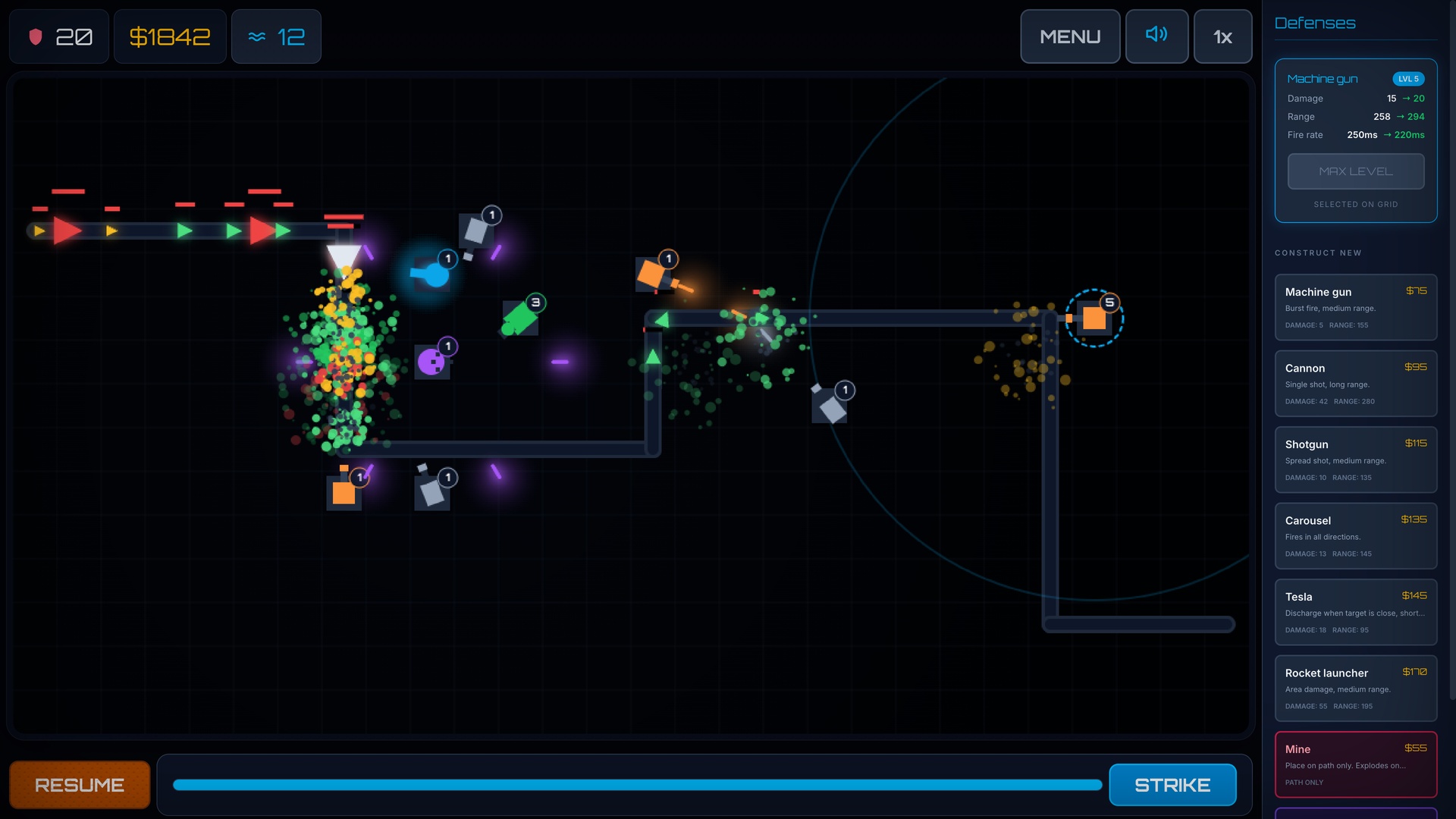This screenshot has height=819, width=1456.
Task: Click the Defenses panel heading
Action: [x=1315, y=23]
